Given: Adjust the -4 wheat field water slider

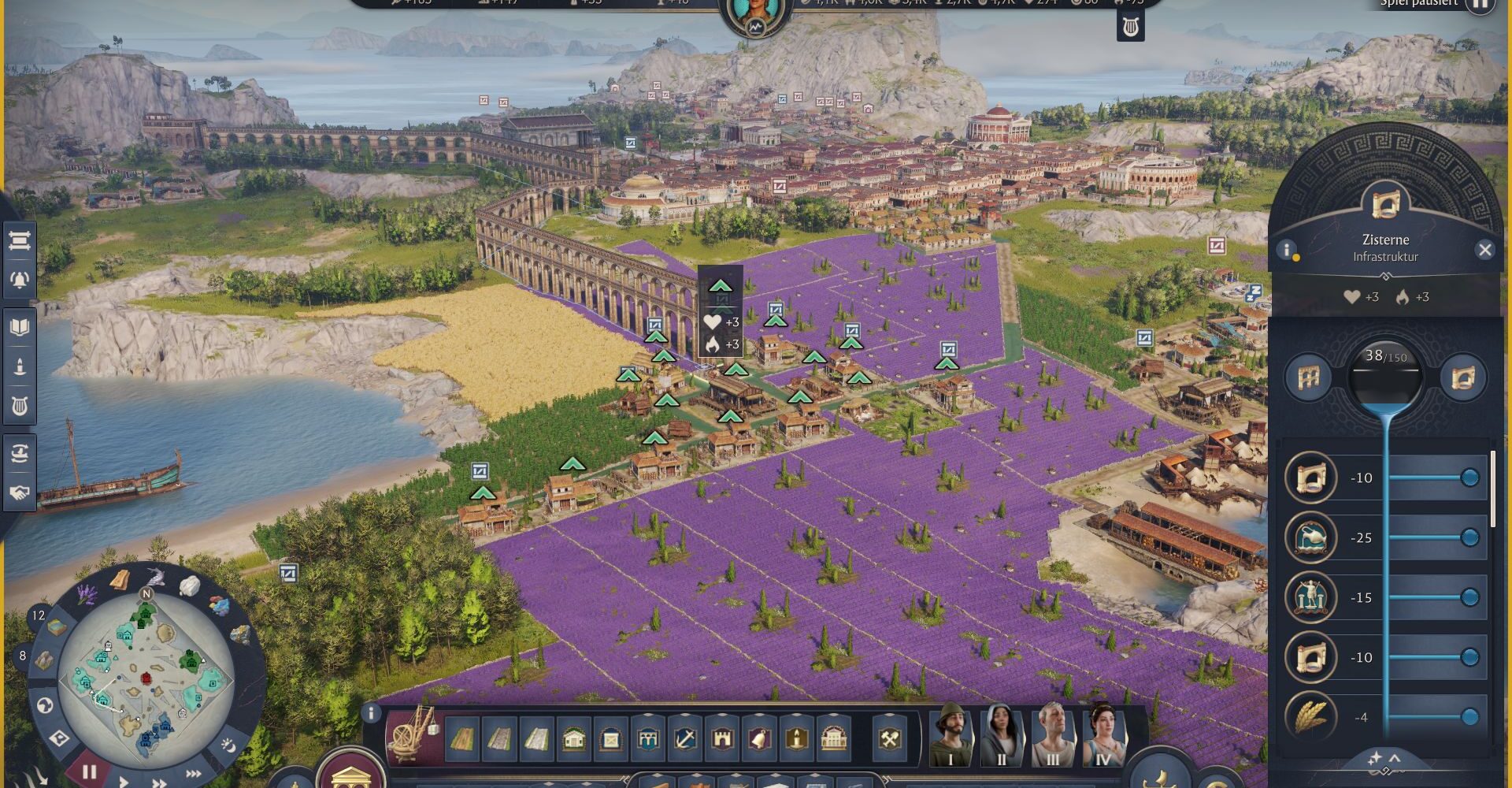Looking at the screenshot, I should [x=1469, y=716].
